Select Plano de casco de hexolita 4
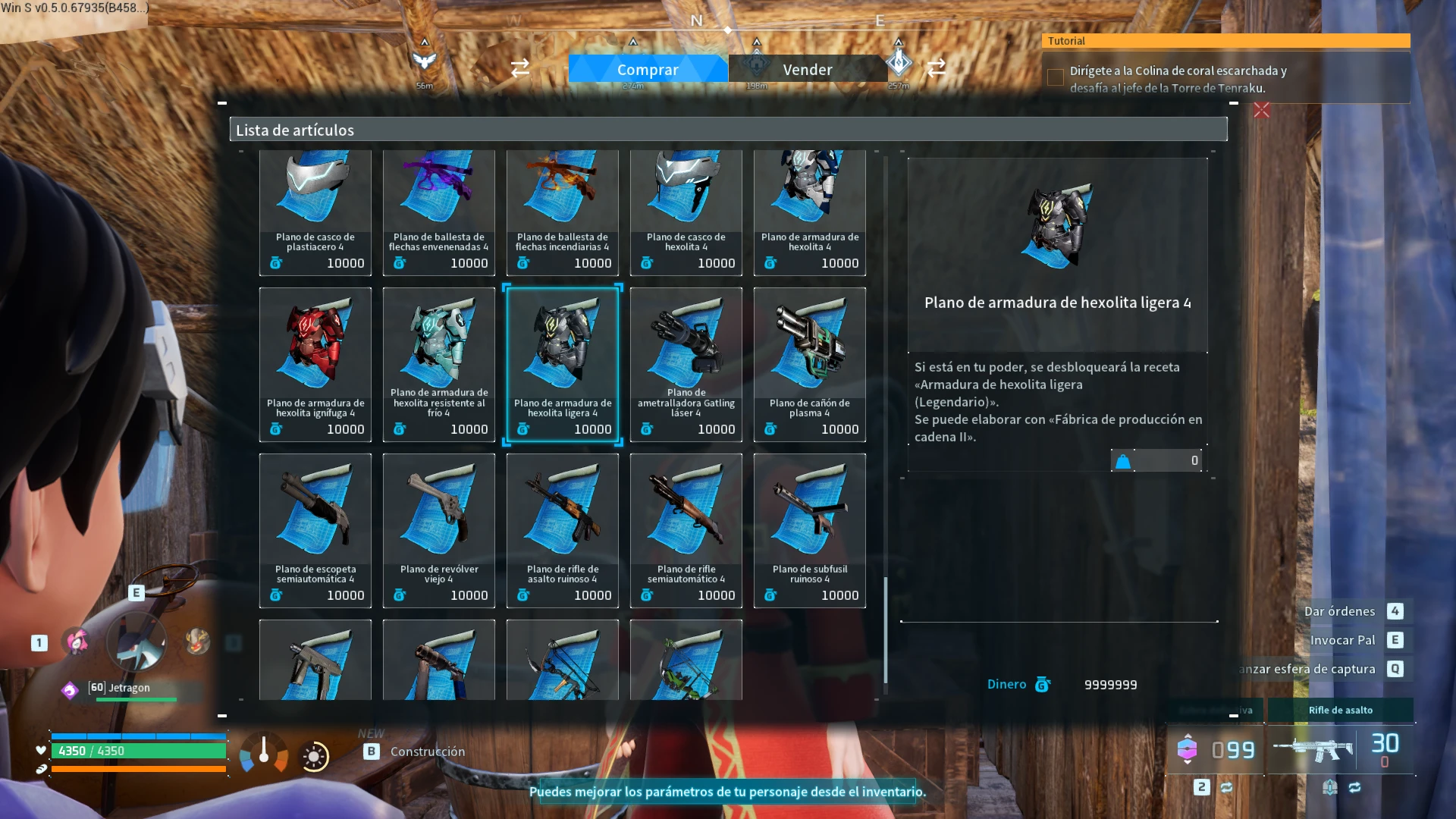 coord(686,211)
